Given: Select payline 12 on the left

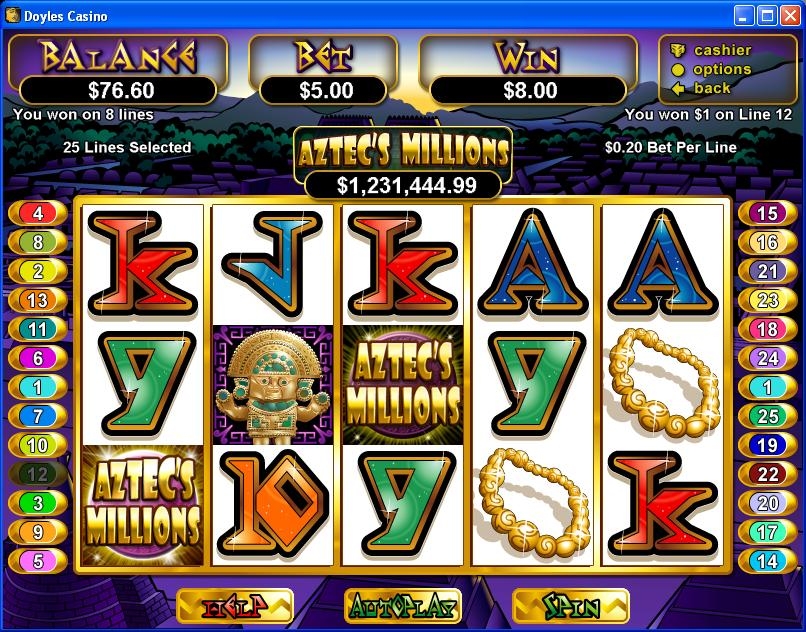Looking at the screenshot, I should coord(38,474).
